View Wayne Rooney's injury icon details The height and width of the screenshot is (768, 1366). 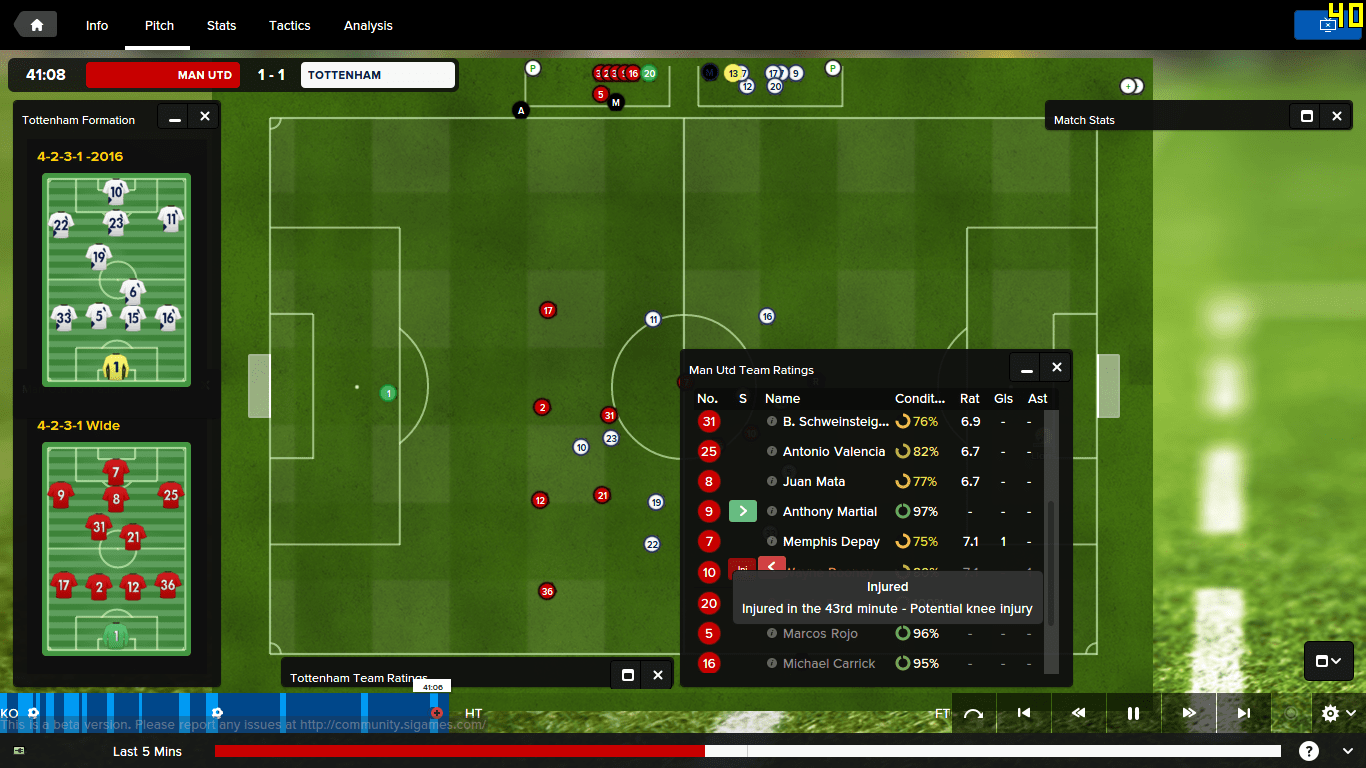(742, 566)
